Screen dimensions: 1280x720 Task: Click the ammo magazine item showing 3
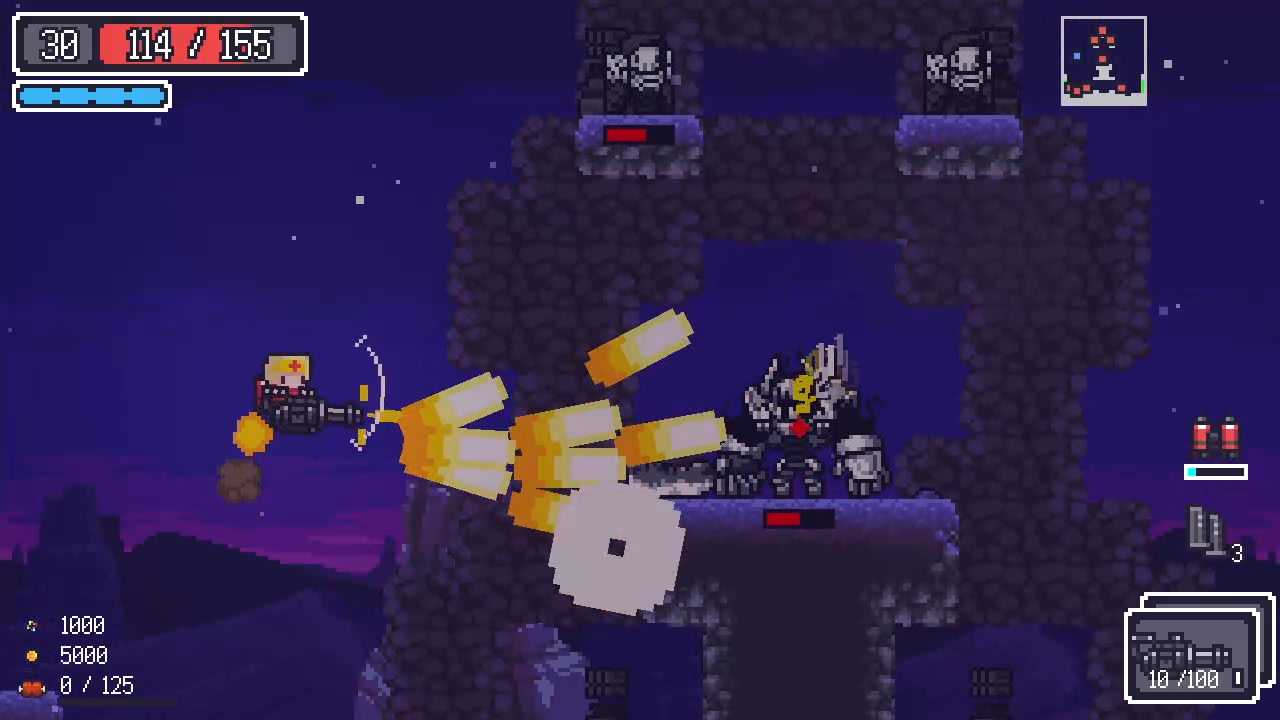tap(1207, 527)
